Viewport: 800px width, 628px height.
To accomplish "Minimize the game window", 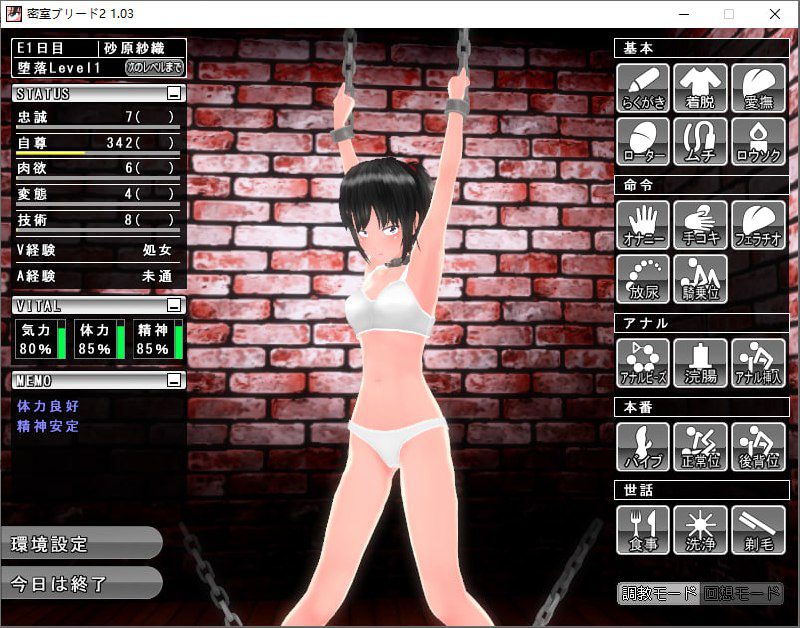I will [684, 14].
